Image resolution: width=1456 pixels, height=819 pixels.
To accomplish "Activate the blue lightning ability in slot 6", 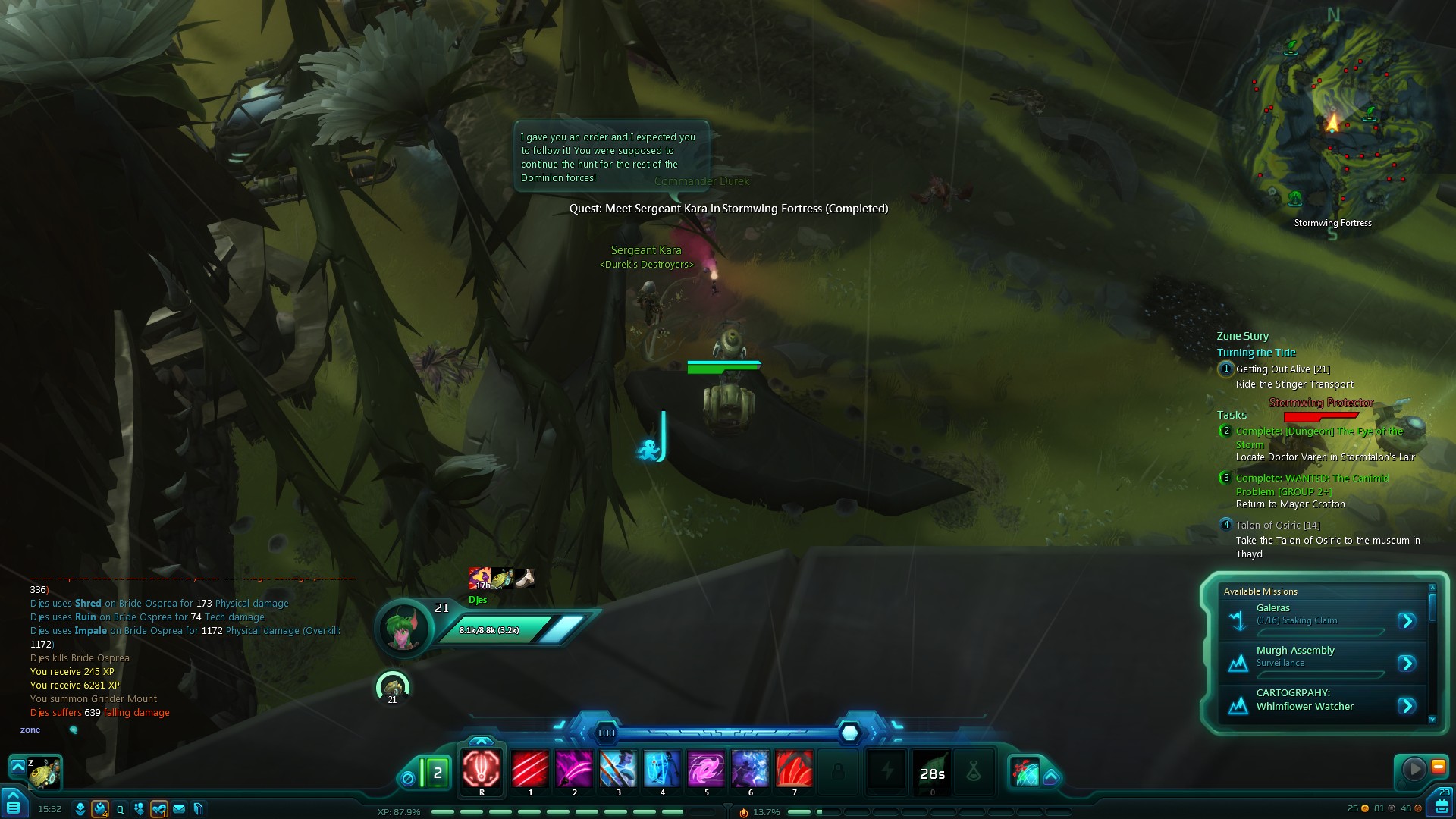I will point(750,769).
